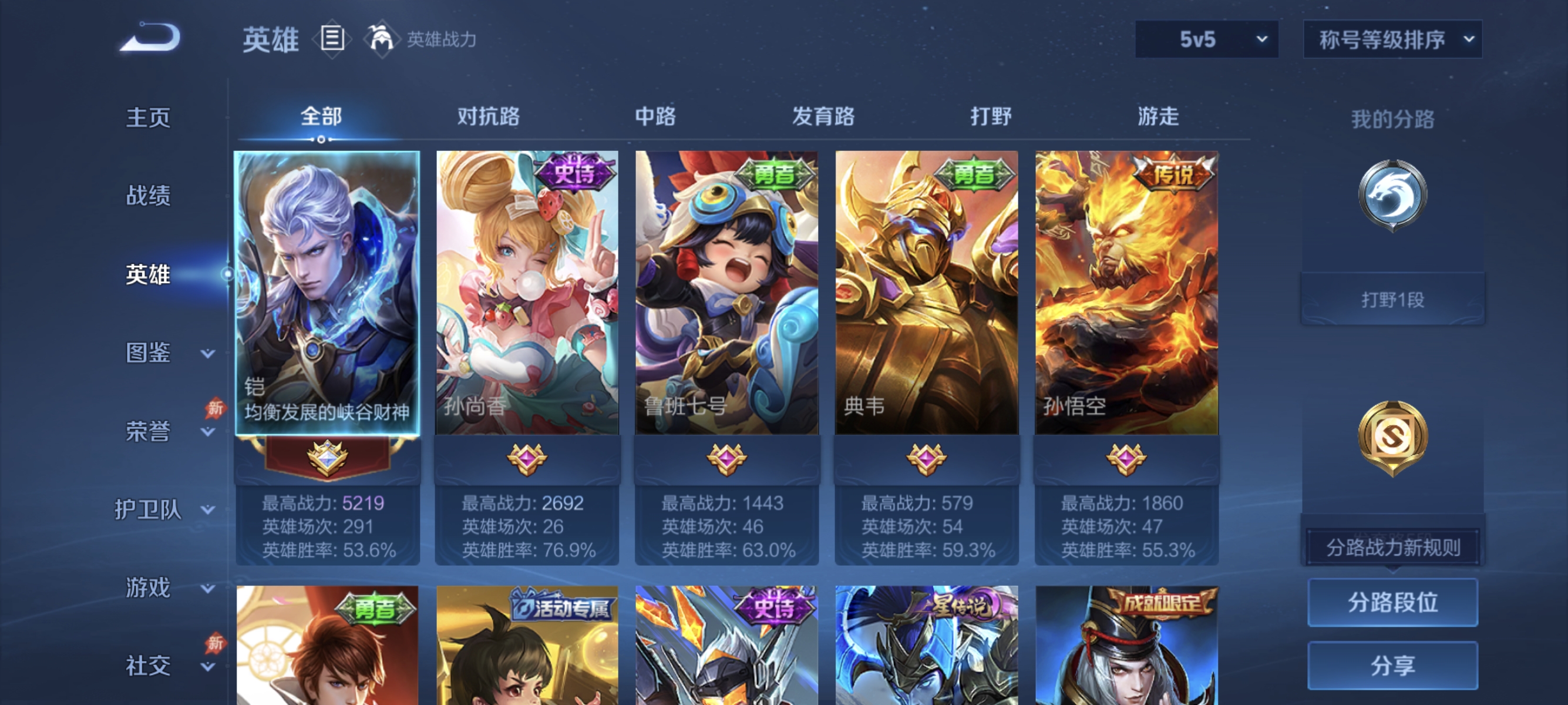Image resolution: width=1568 pixels, height=705 pixels.
Task: Open the hero list icon beside 英雄 title
Action: 331,39
